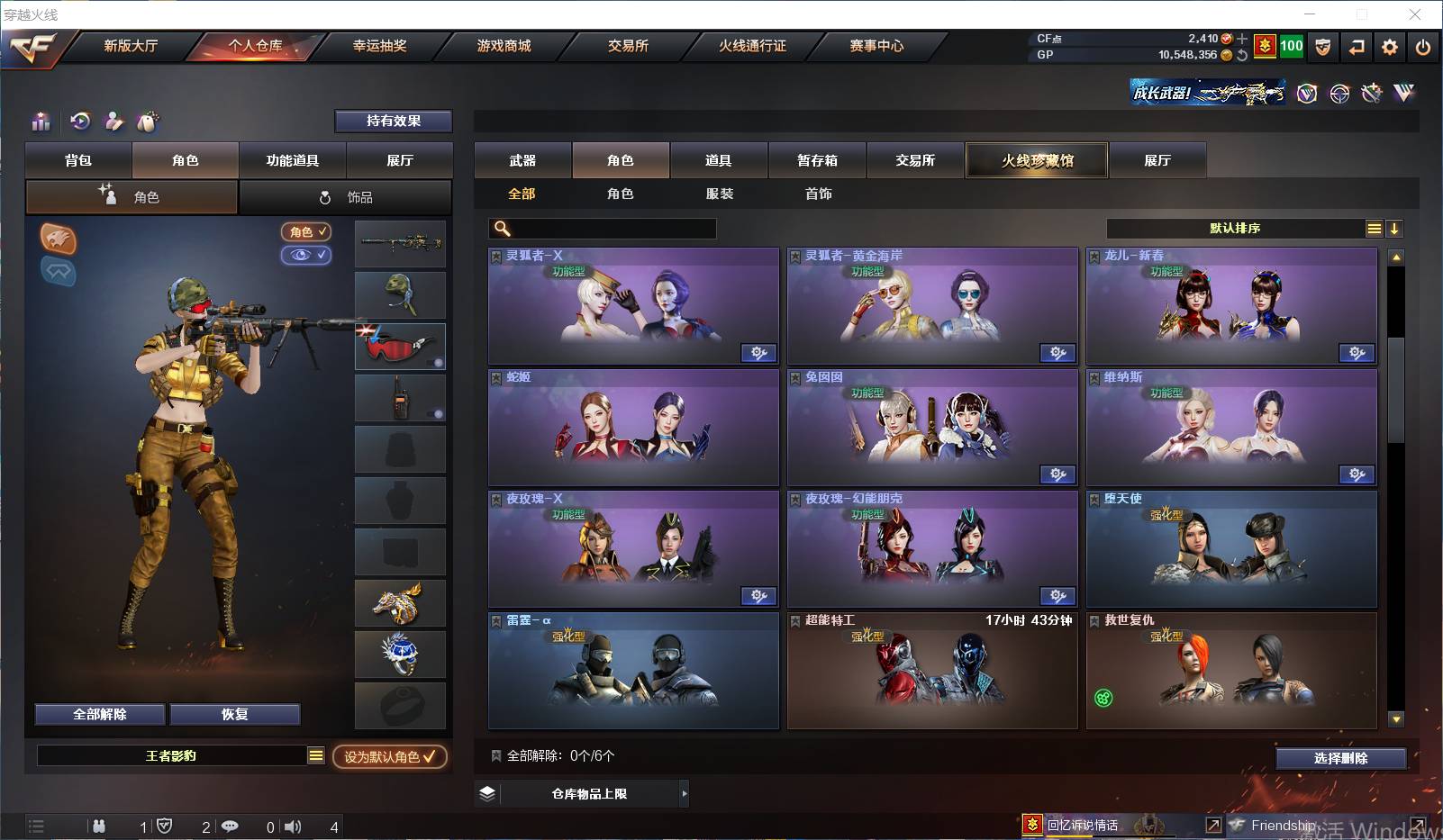Click the restore history circular-arrow icon

[81, 122]
